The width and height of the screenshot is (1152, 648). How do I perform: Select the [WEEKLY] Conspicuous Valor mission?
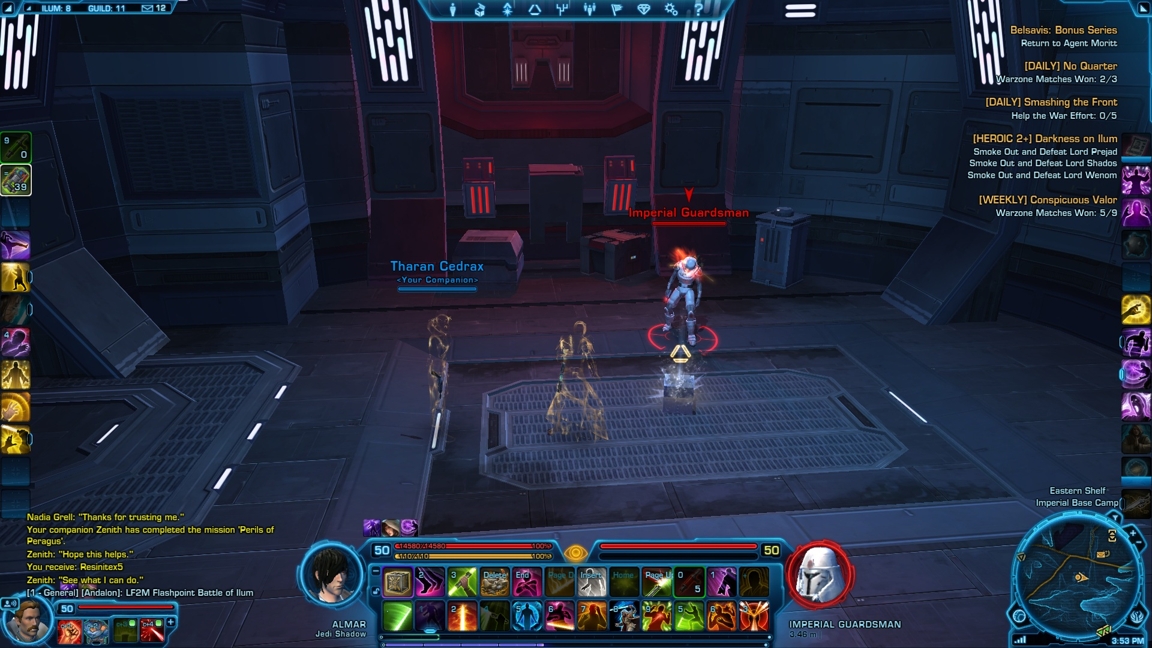[x=1047, y=200]
